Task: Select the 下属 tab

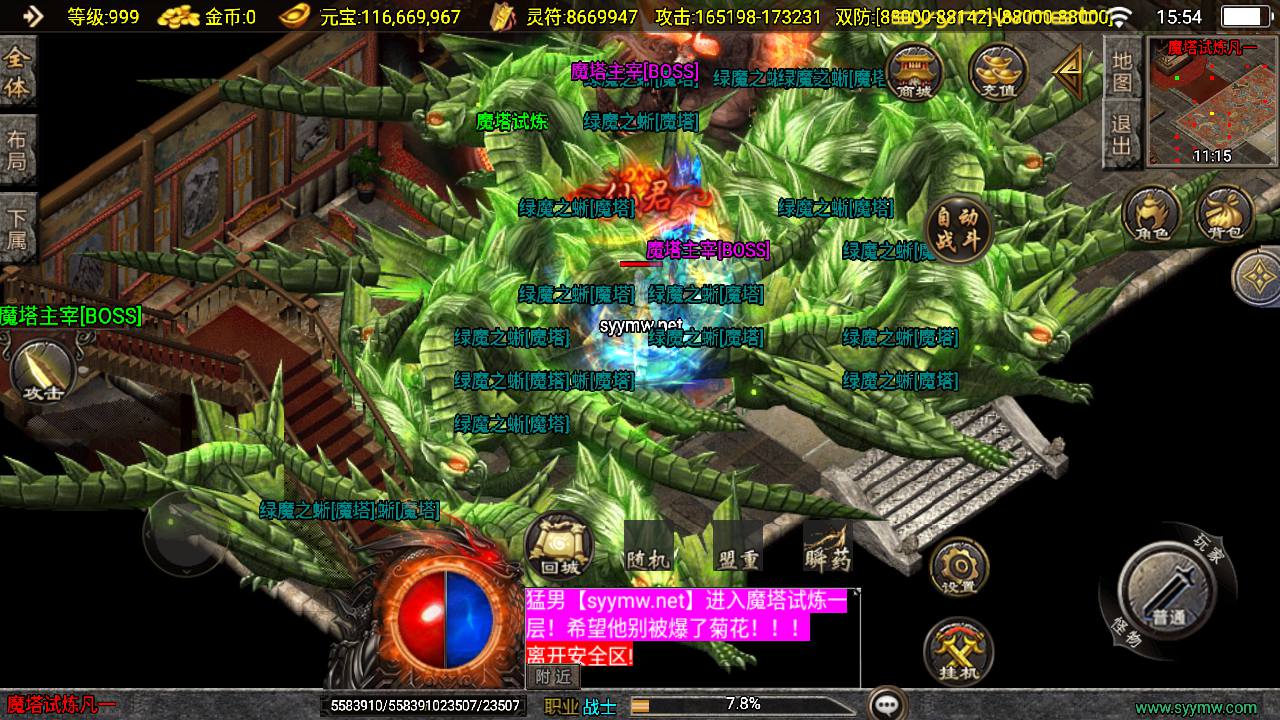Action: 18,228
